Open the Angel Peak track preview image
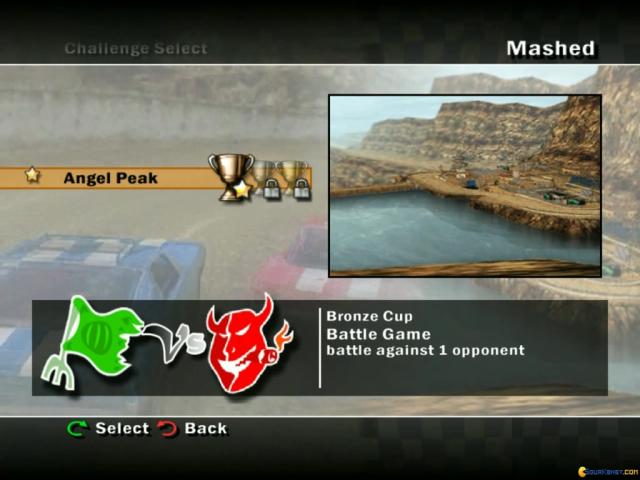 pyautogui.click(x=464, y=185)
